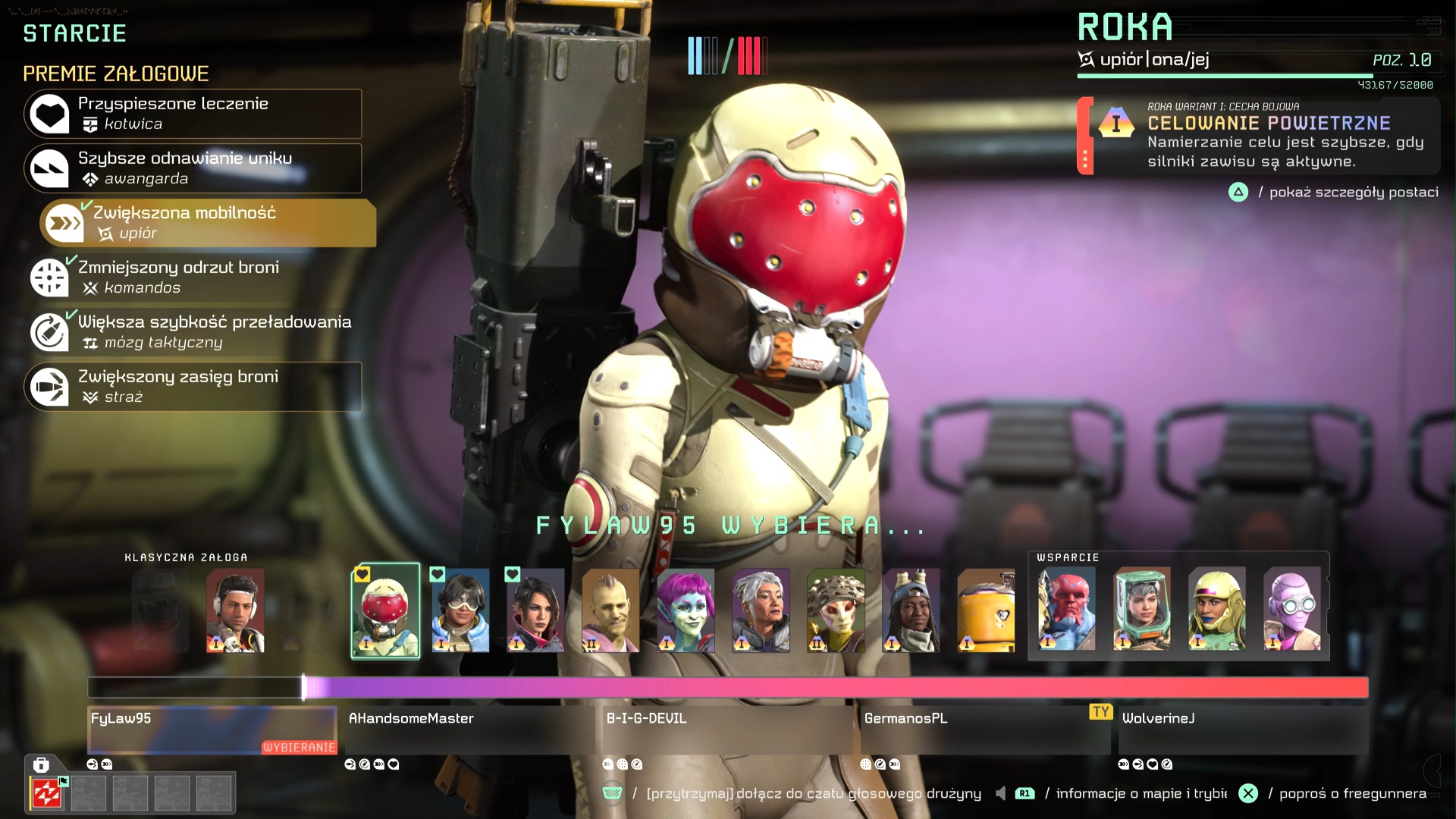Image resolution: width=1456 pixels, height=819 pixels.
Task: Choose the Szybsze odnawianie uniku bonus row
Action: tap(193, 168)
